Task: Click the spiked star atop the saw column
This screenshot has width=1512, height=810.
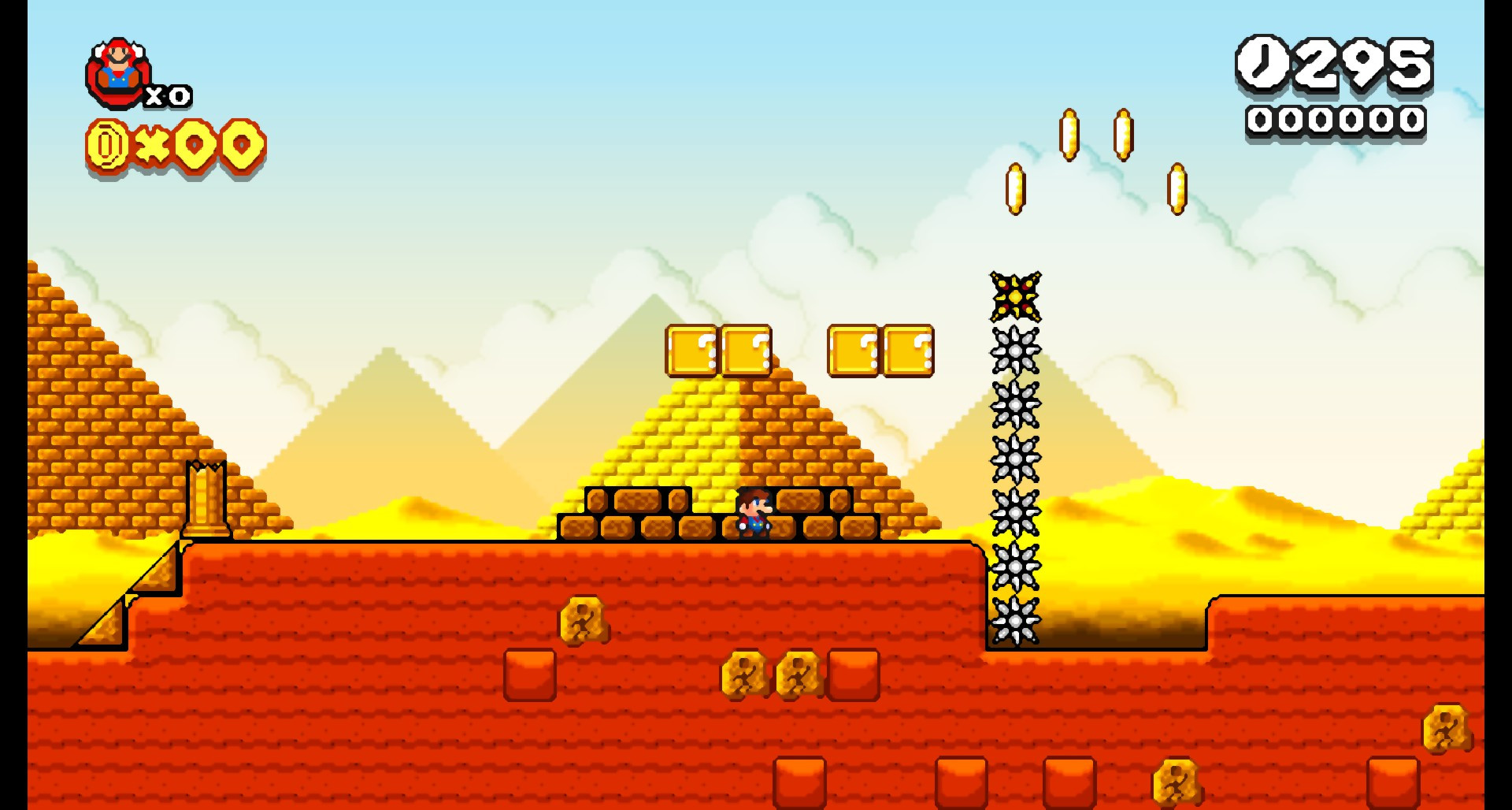Action: click(x=1015, y=298)
